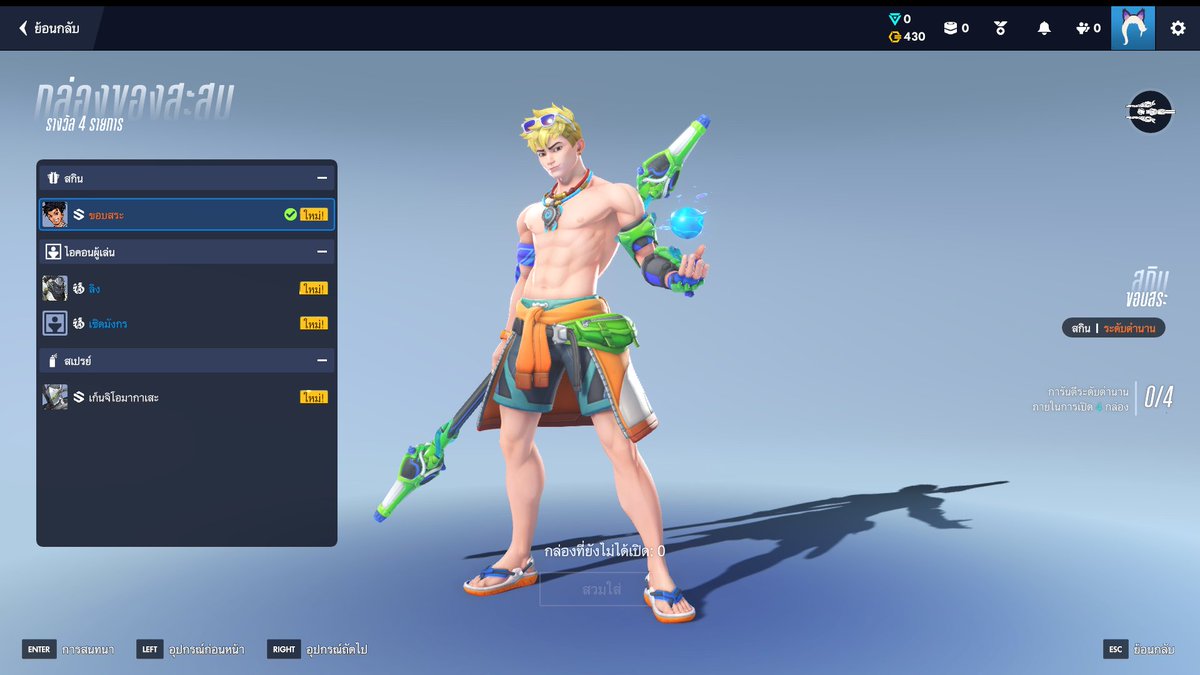This screenshot has height=675, width=1200.
Task: Select the ลิง player icon row
Action: click(187, 288)
